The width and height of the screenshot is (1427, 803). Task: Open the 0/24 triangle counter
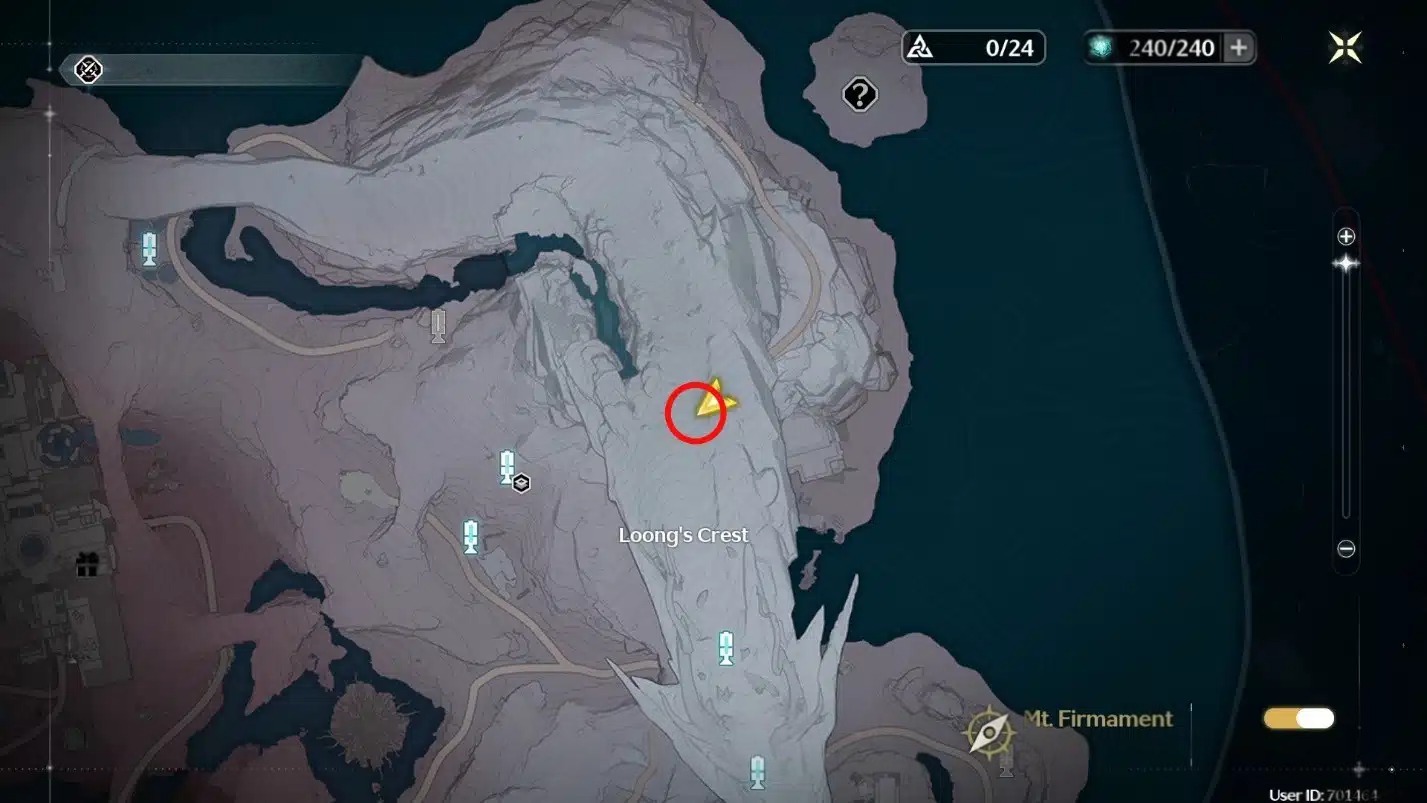click(x=974, y=48)
